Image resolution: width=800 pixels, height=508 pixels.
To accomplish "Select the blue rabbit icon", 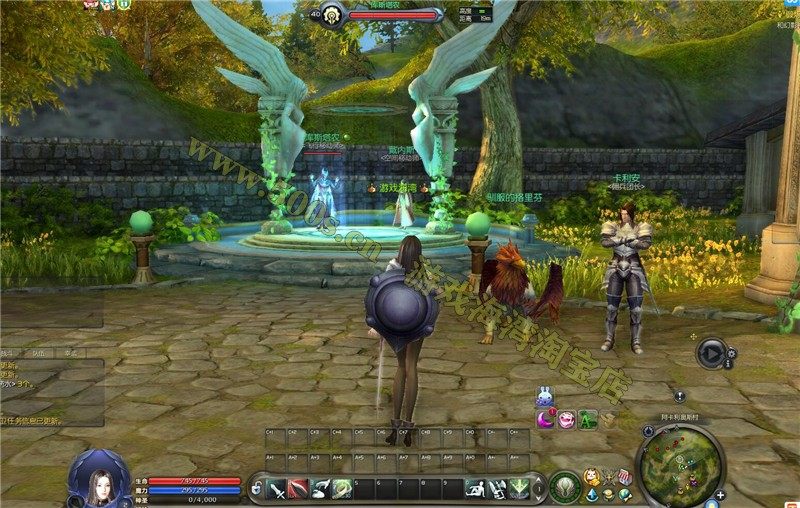I will click(x=545, y=397).
